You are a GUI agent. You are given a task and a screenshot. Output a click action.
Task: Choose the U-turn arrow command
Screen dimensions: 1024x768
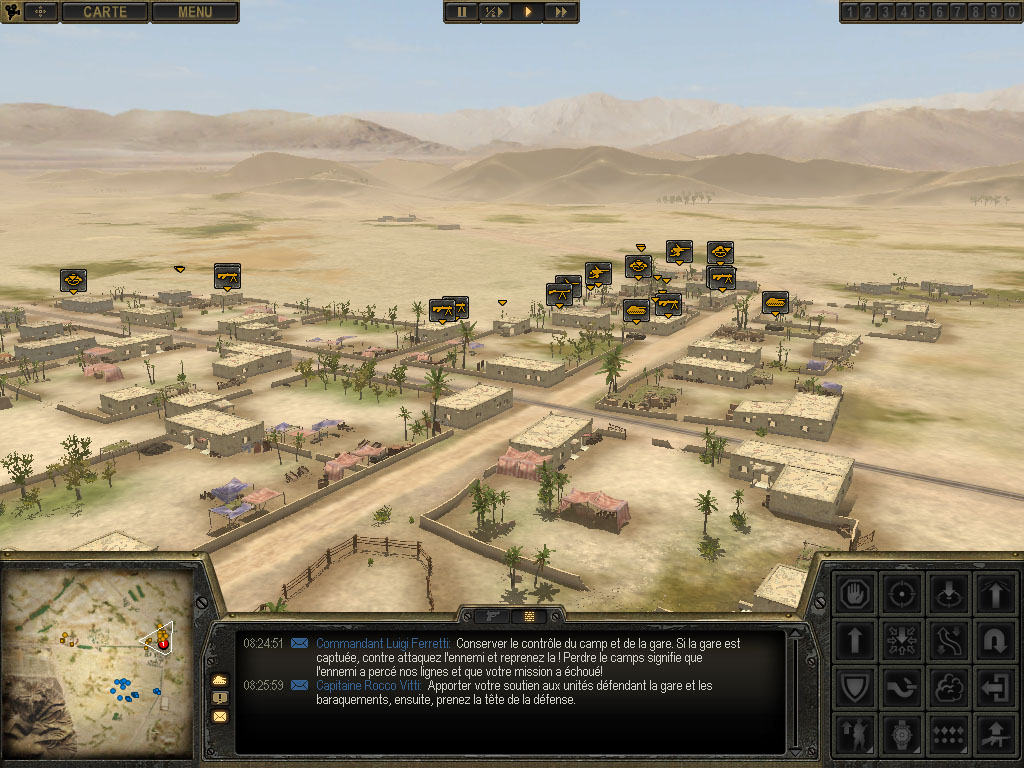[x=994, y=640]
